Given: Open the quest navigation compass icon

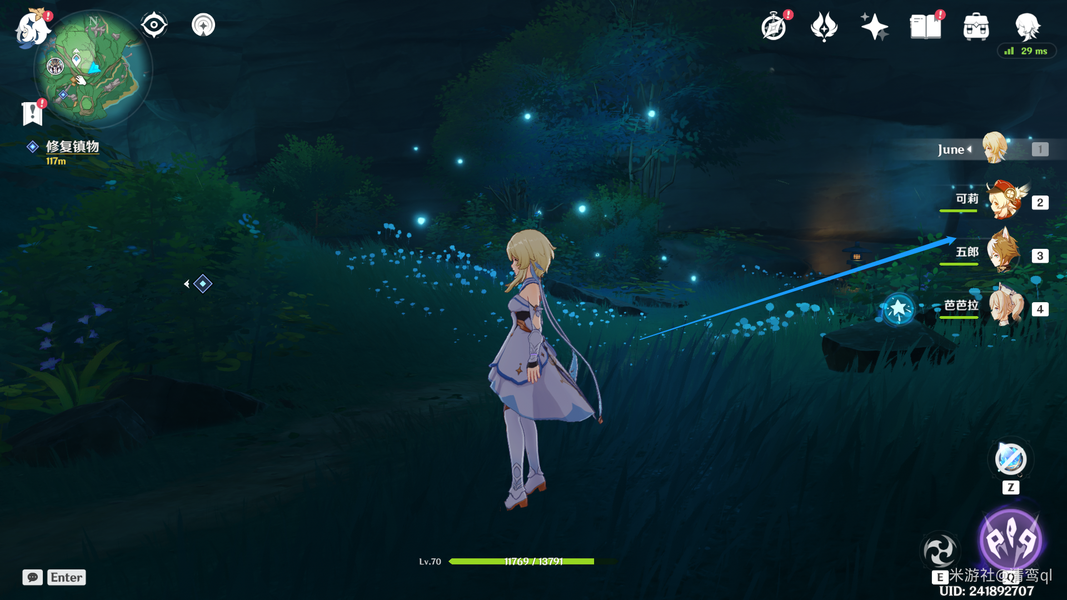Looking at the screenshot, I should pyautogui.click(x=203, y=25).
